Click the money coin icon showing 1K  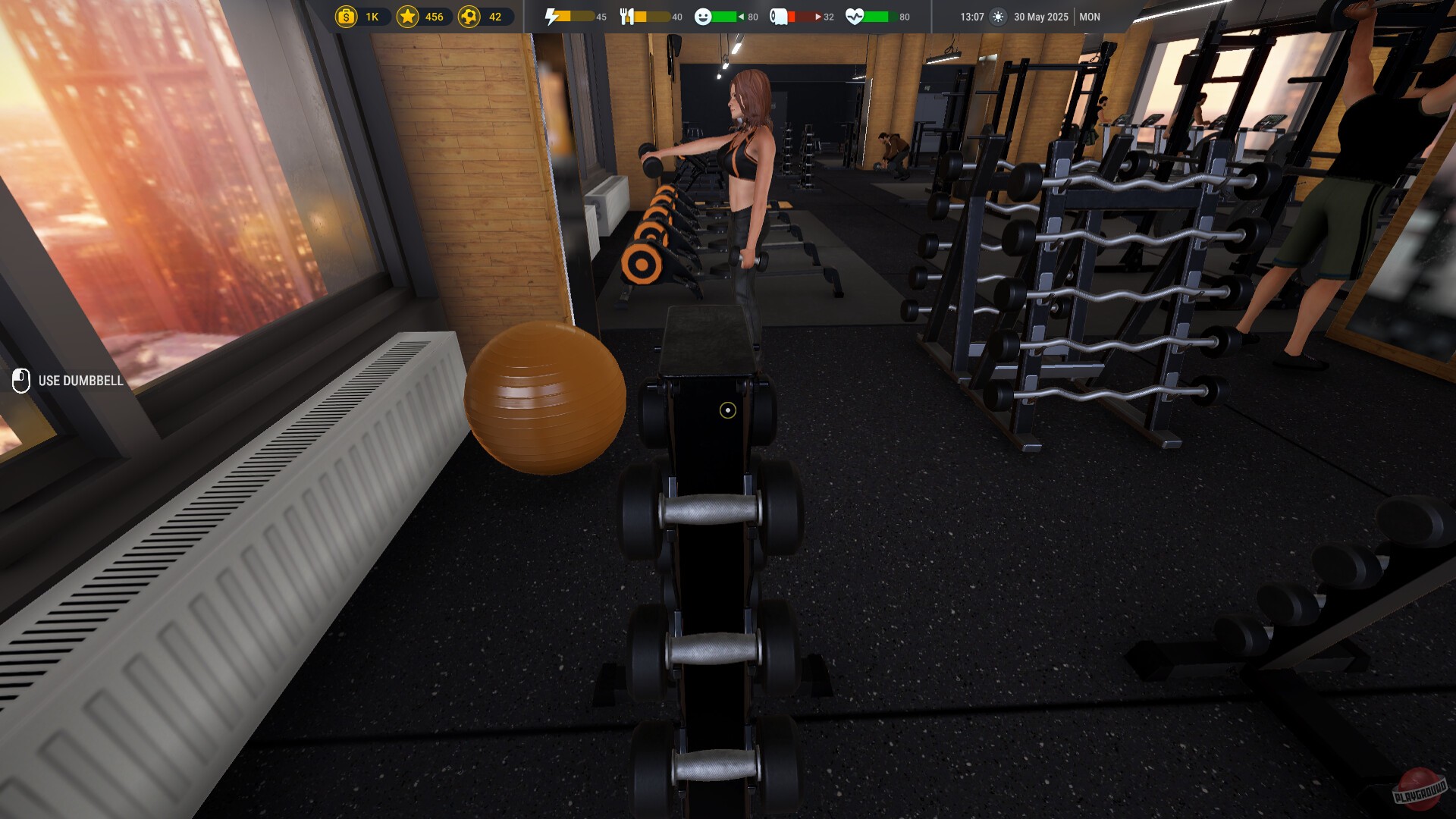click(x=347, y=16)
